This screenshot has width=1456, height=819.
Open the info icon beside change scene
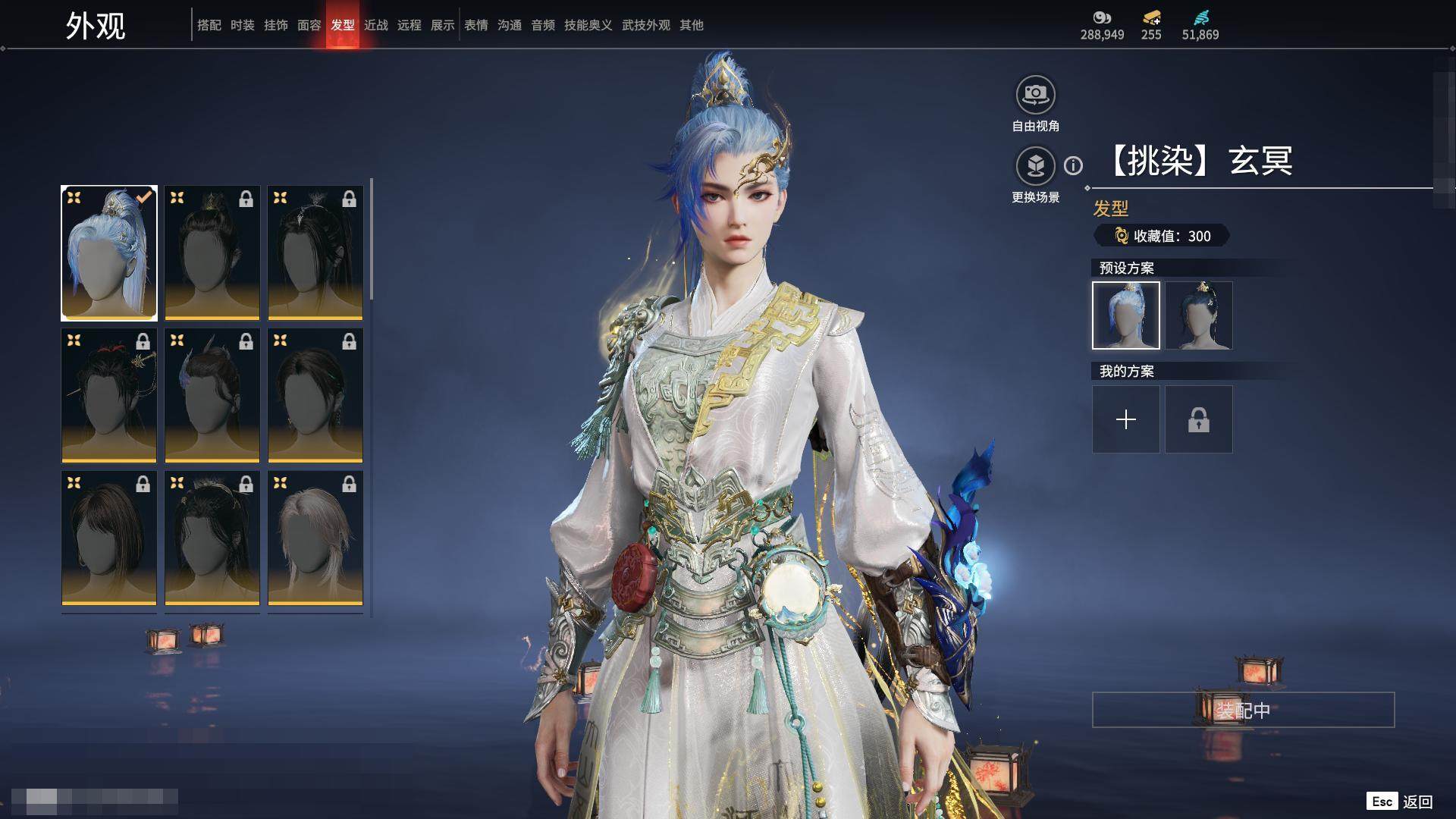pyautogui.click(x=1073, y=165)
